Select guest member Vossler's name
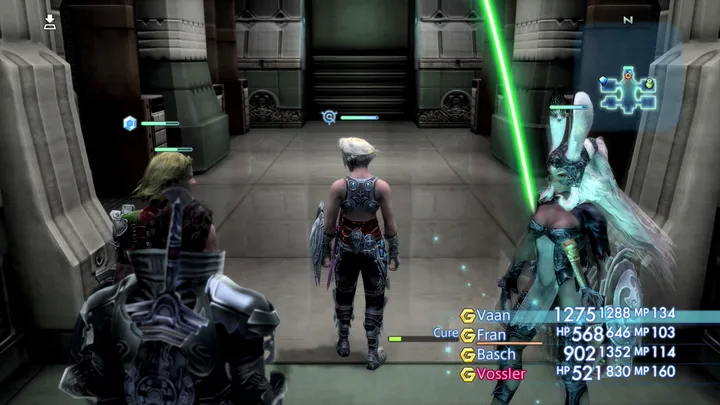This screenshot has height=405, width=720. click(x=501, y=374)
